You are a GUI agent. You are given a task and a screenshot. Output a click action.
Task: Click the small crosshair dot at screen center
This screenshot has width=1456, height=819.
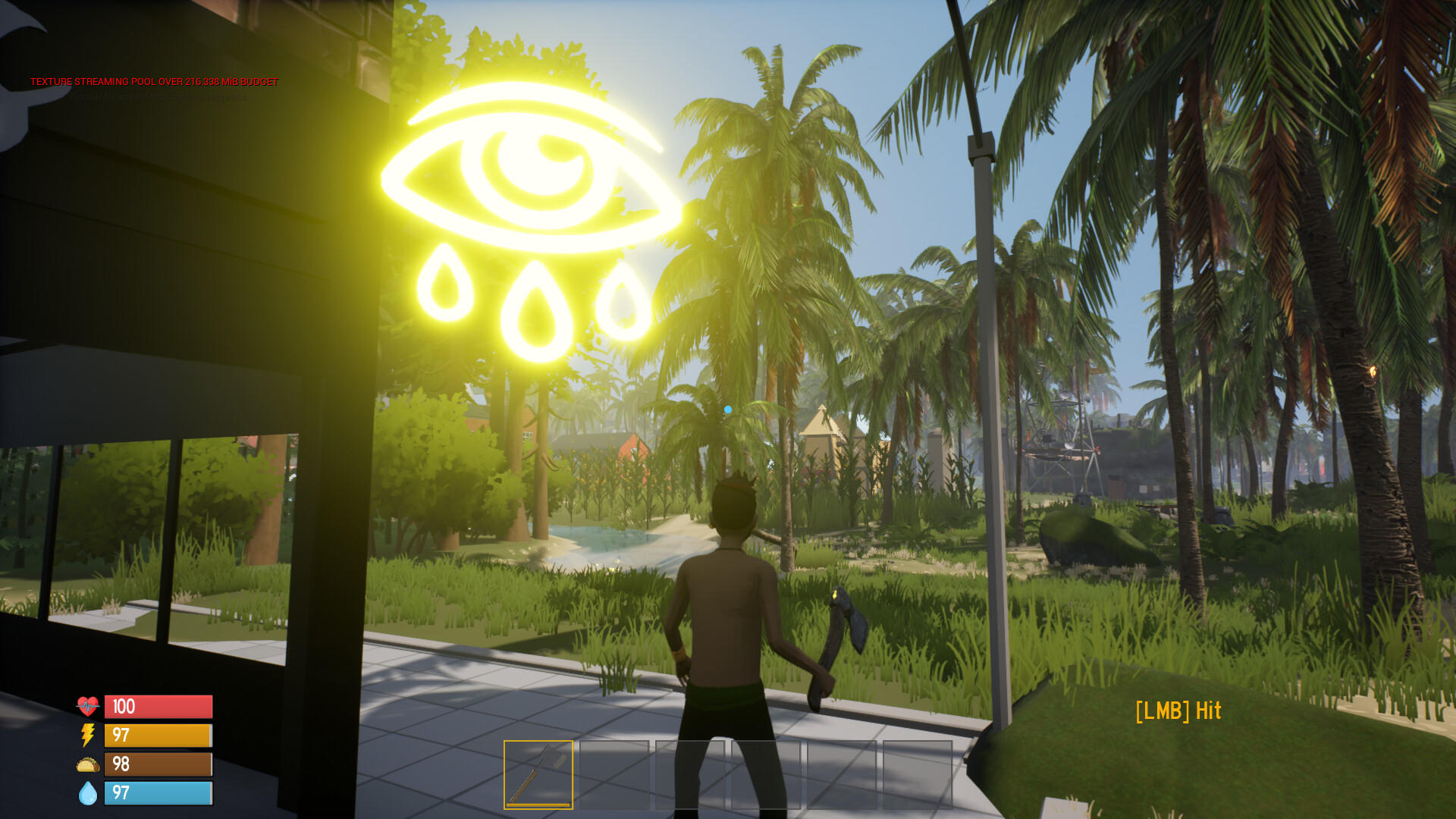point(728,407)
